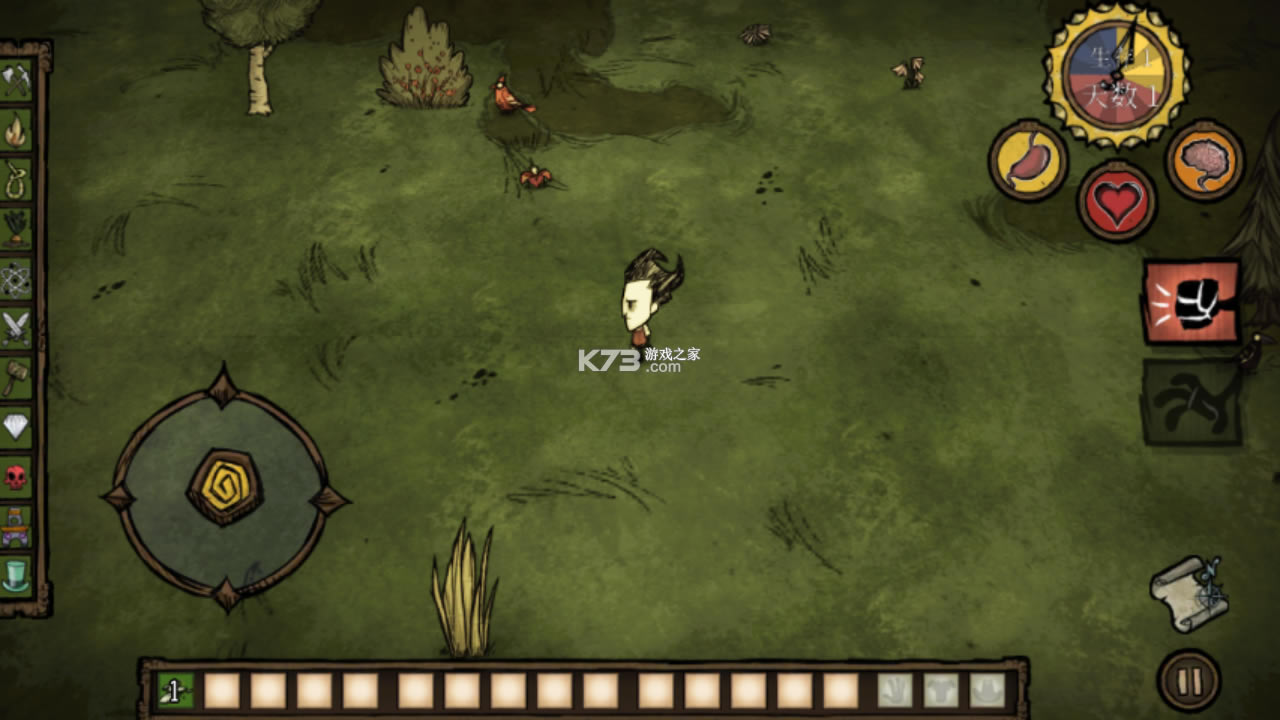Open the Tools crafting tab with axe icon

(x=16, y=81)
